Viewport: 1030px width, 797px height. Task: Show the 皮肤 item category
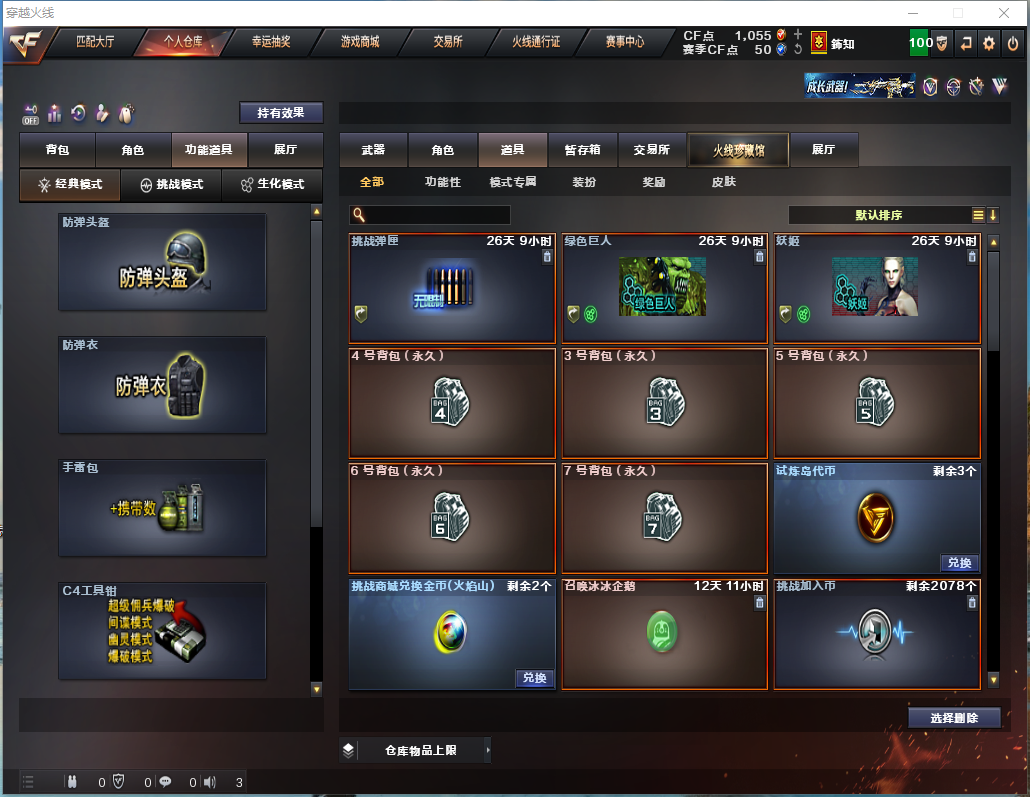click(x=723, y=182)
